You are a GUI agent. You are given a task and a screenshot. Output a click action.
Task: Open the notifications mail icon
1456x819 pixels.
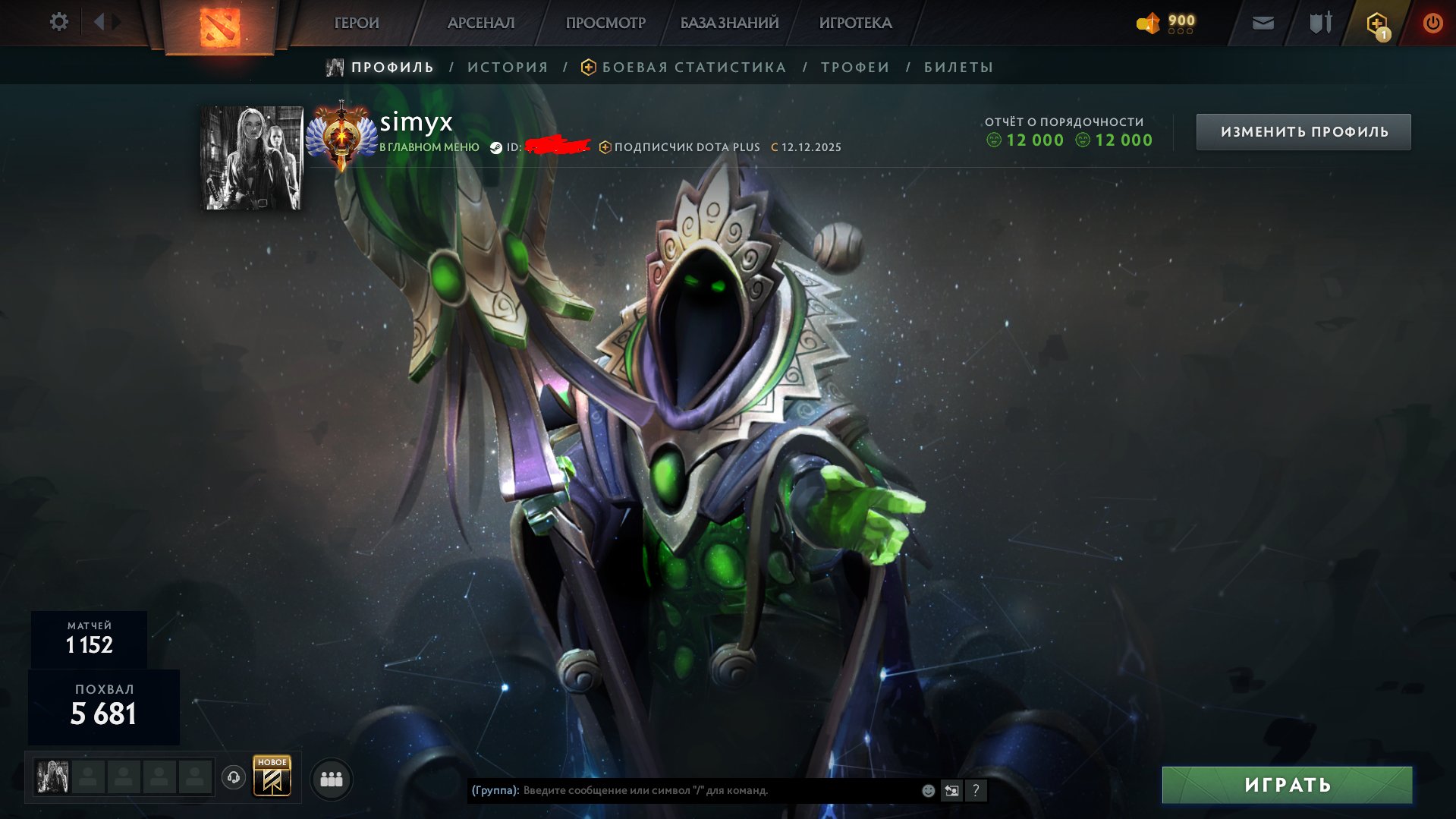coord(1263,23)
